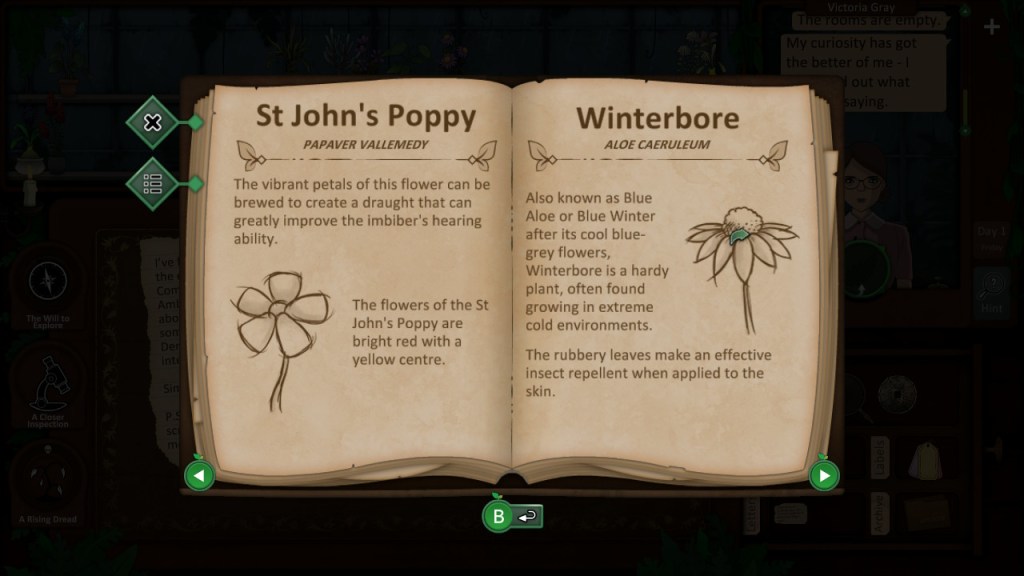This screenshot has height=576, width=1024.
Task: Open the book's index list
Action: click(153, 183)
